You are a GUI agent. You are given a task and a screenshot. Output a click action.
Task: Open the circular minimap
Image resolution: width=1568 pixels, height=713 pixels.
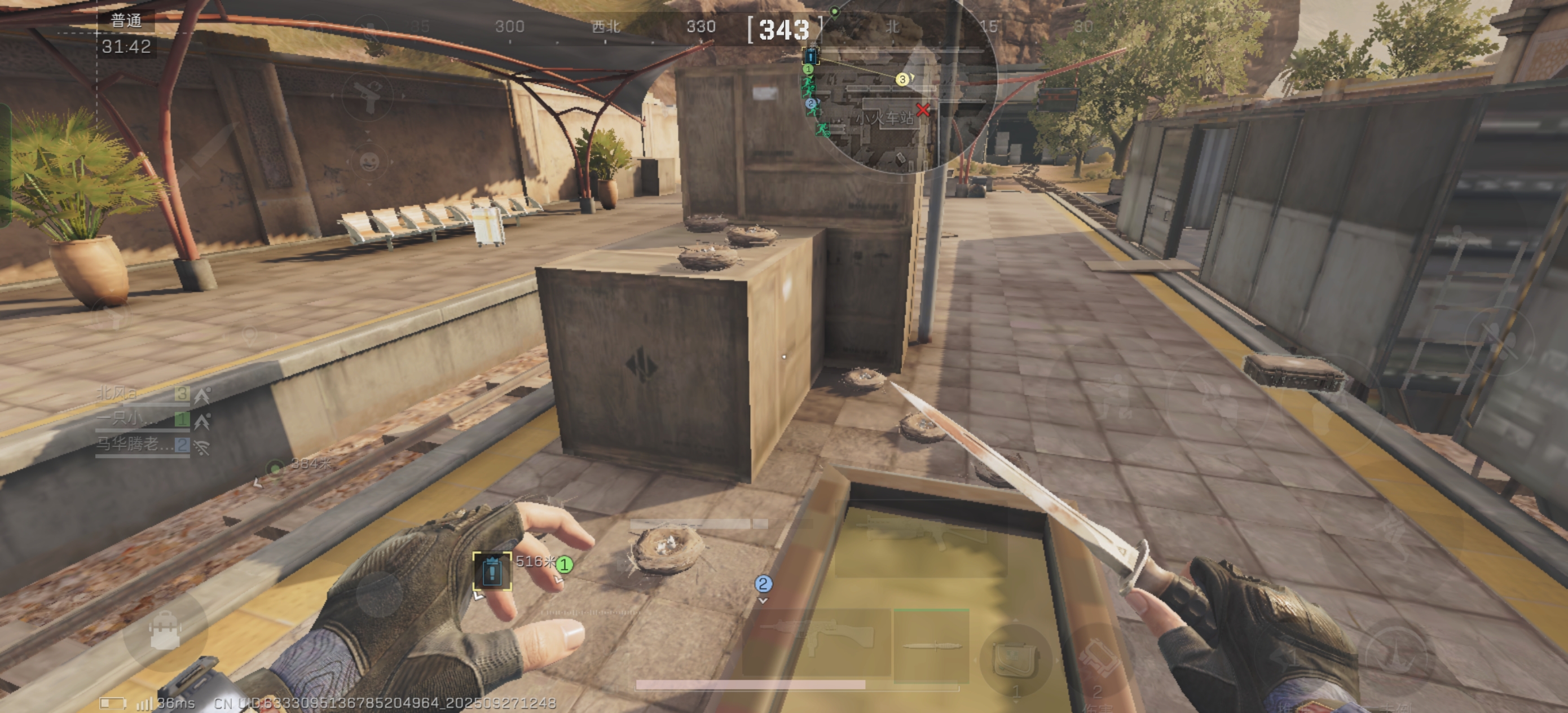click(x=901, y=85)
